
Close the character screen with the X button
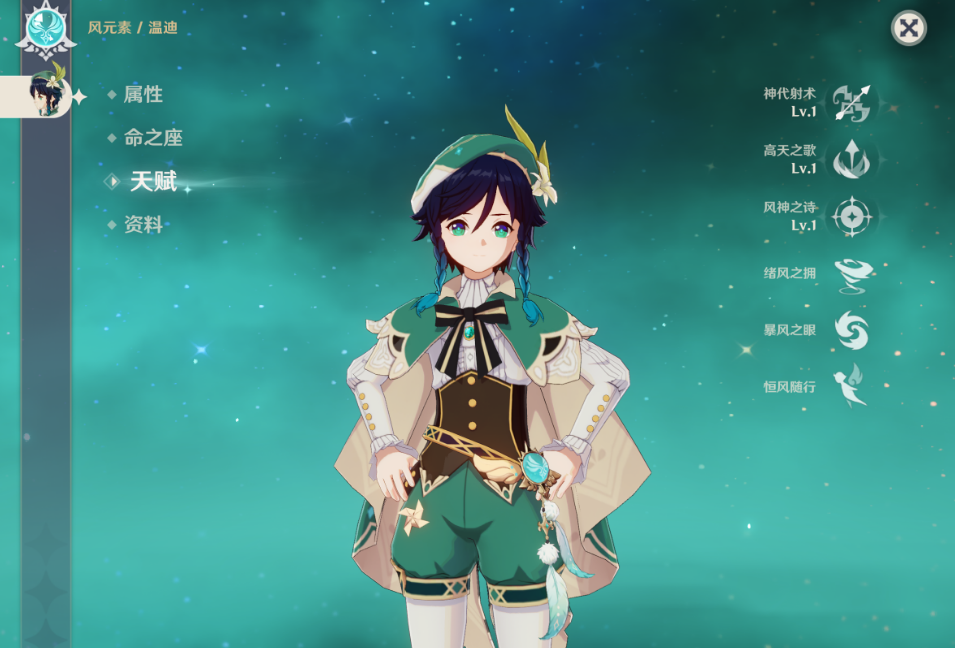(x=908, y=28)
